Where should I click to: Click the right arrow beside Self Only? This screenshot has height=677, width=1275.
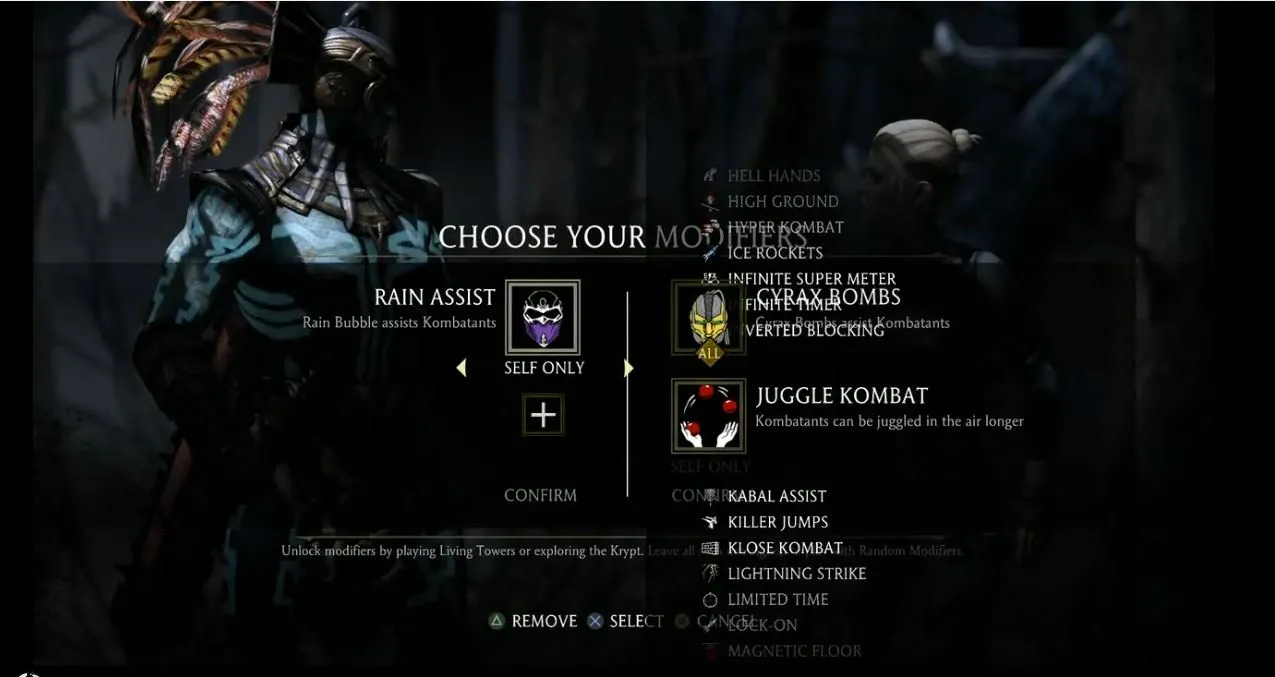click(628, 368)
